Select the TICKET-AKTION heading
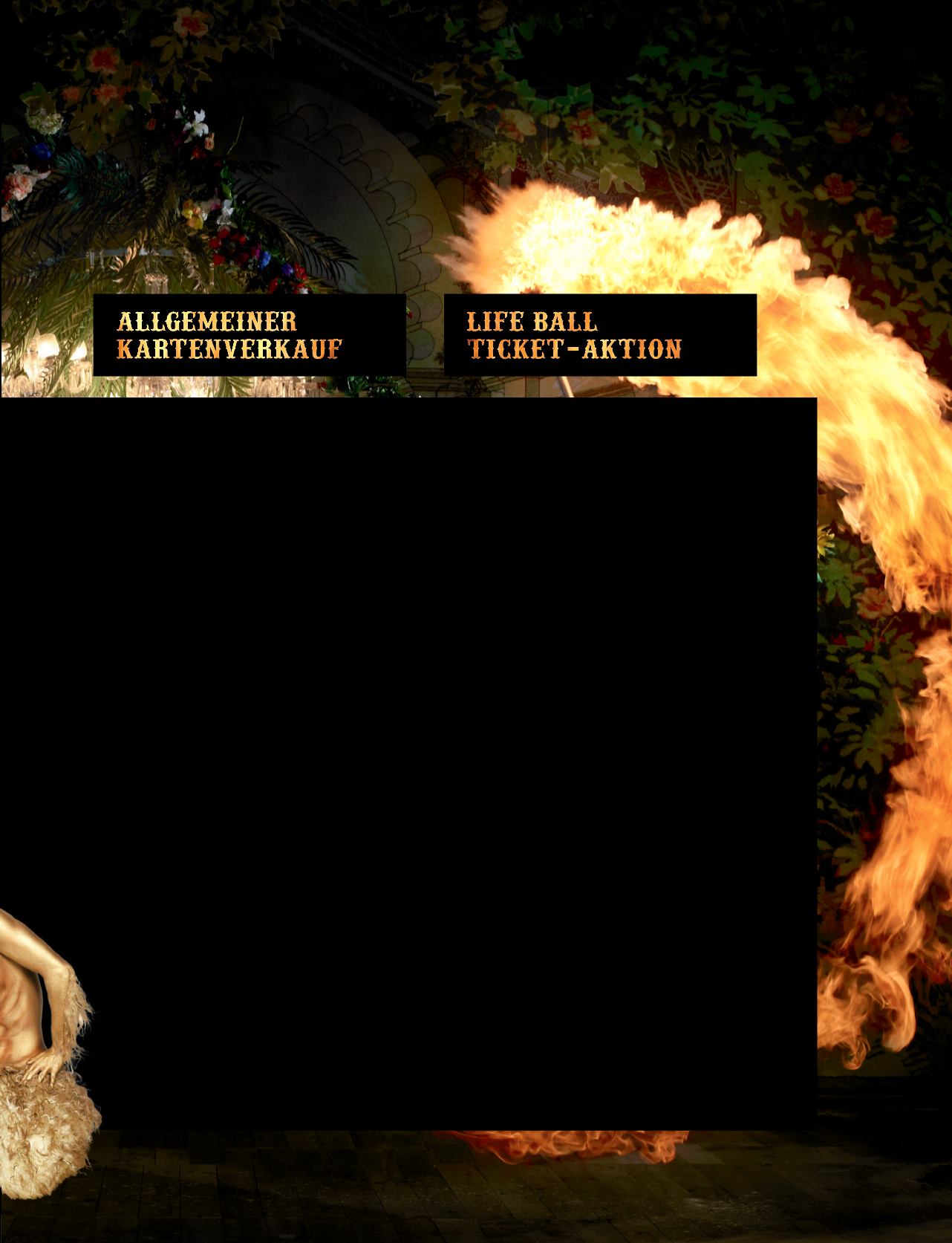 576,345
